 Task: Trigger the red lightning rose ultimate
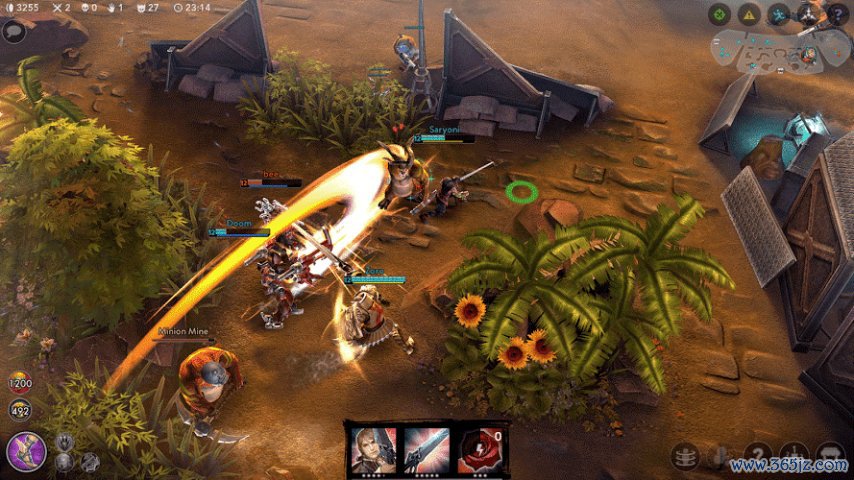click(x=480, y=449)
